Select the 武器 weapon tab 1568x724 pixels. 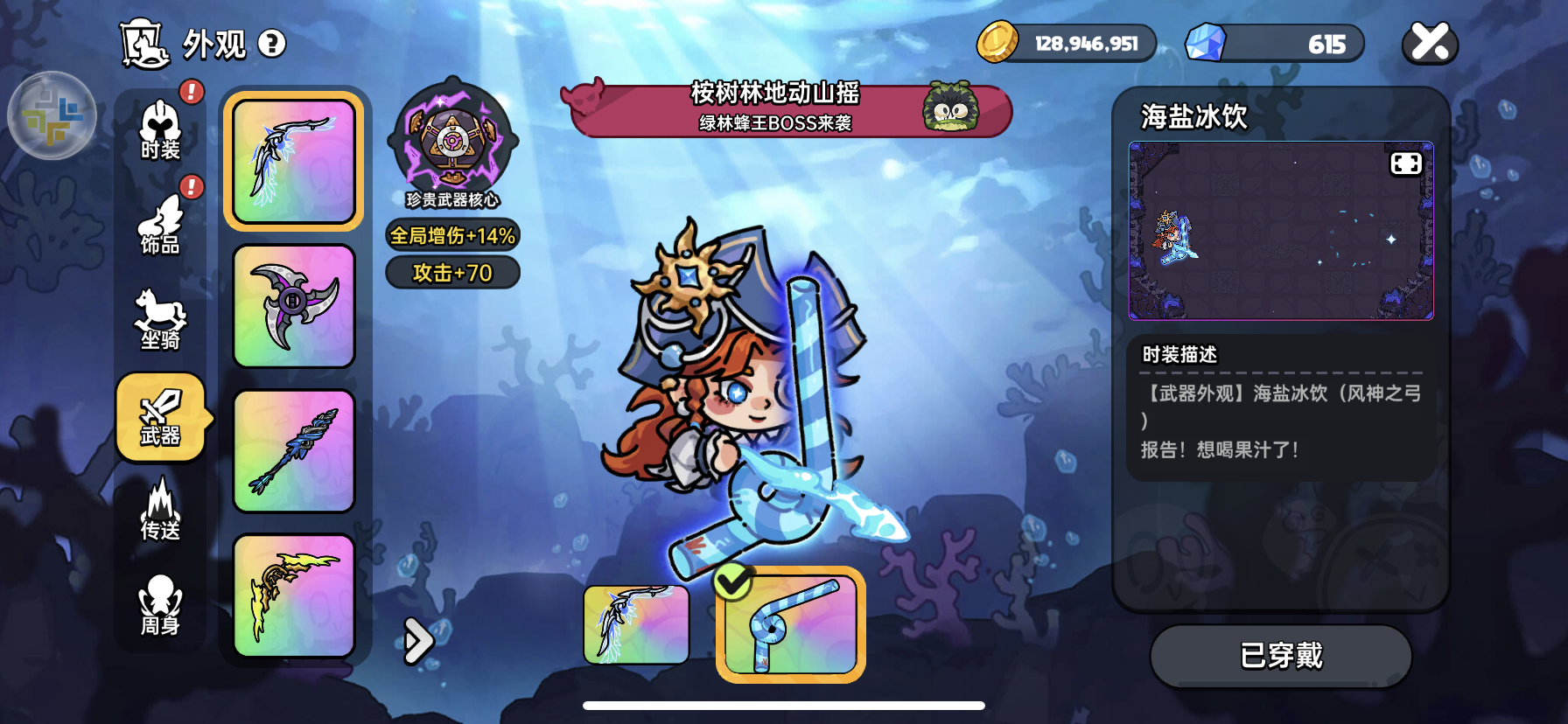[160, 417]
